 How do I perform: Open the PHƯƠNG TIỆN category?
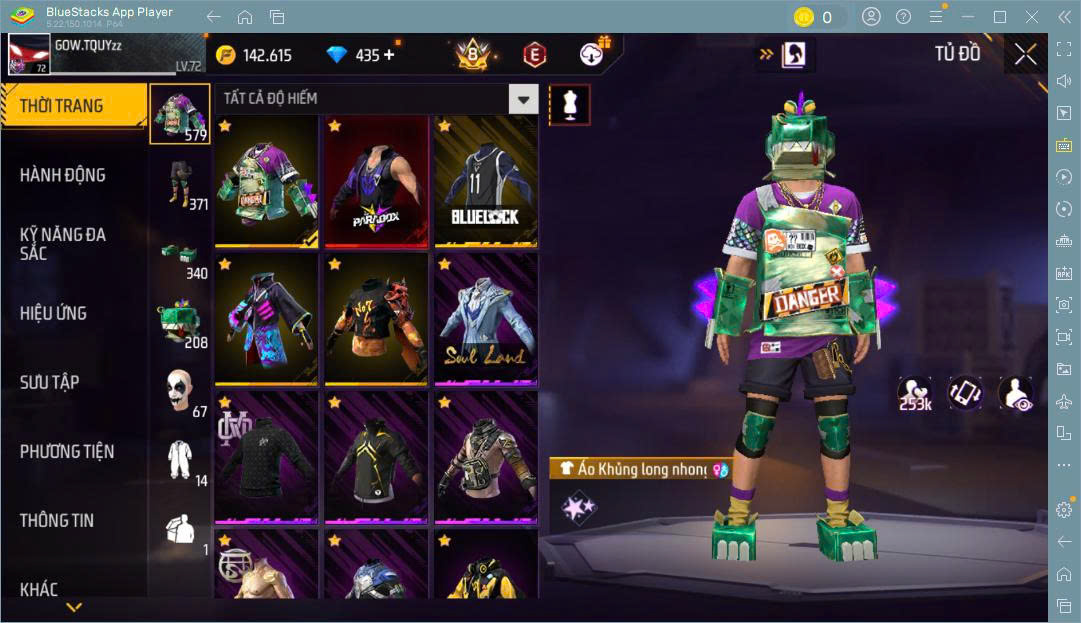point(67,452)
